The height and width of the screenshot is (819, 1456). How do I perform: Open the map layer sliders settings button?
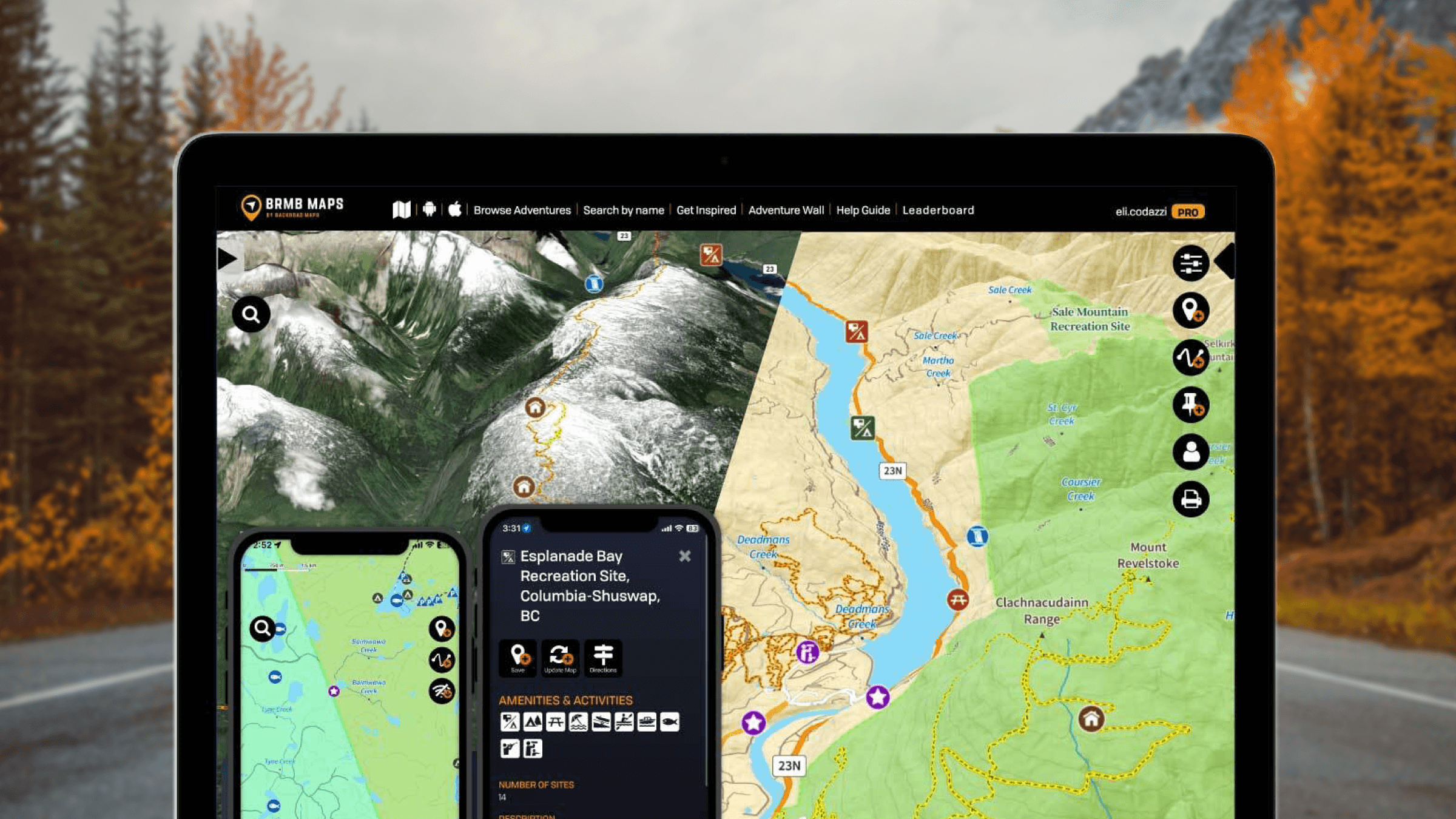pos(1190,263)
